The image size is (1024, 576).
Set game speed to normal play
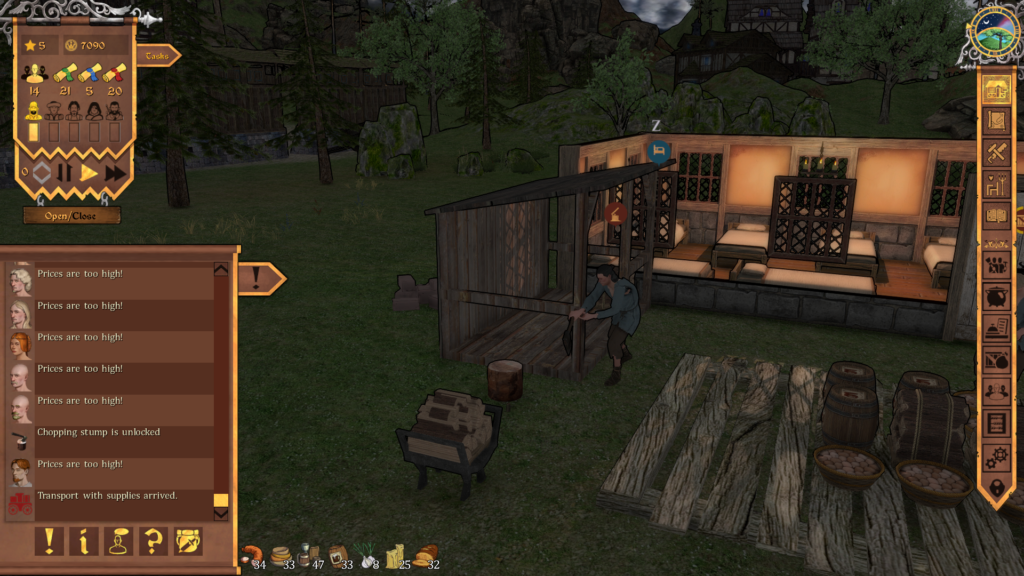tap(89, 173)
